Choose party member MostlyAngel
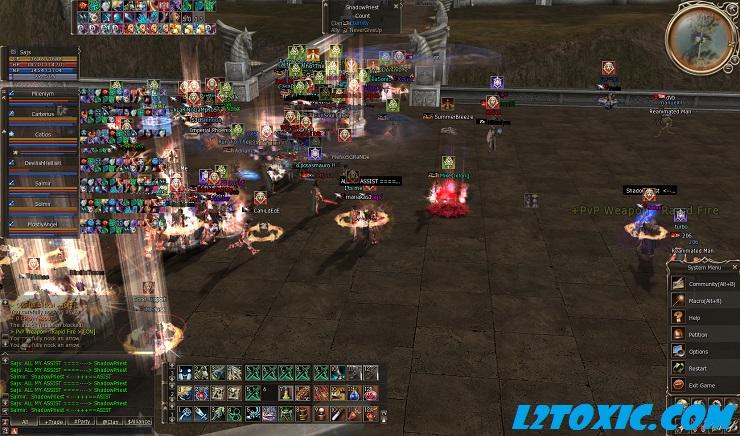Viewport: 740px width, 436px height. click(x=42, y=224)
